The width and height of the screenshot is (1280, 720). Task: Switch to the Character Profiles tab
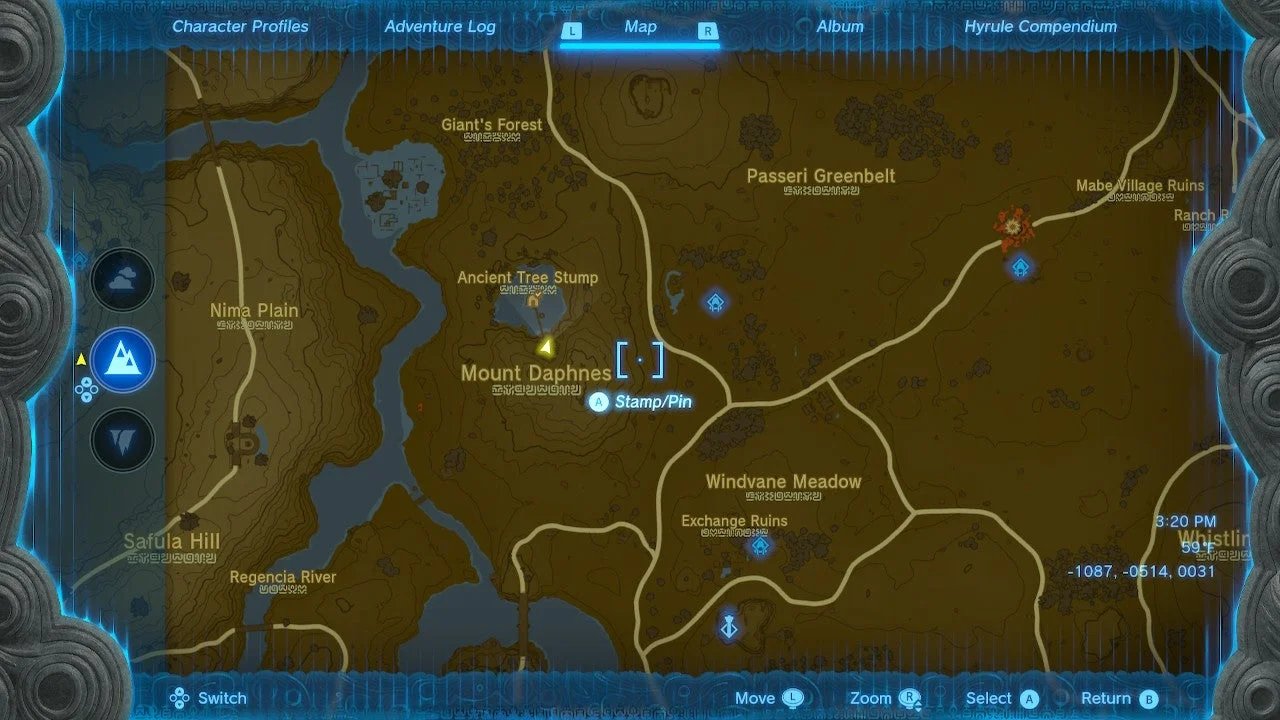240,27
